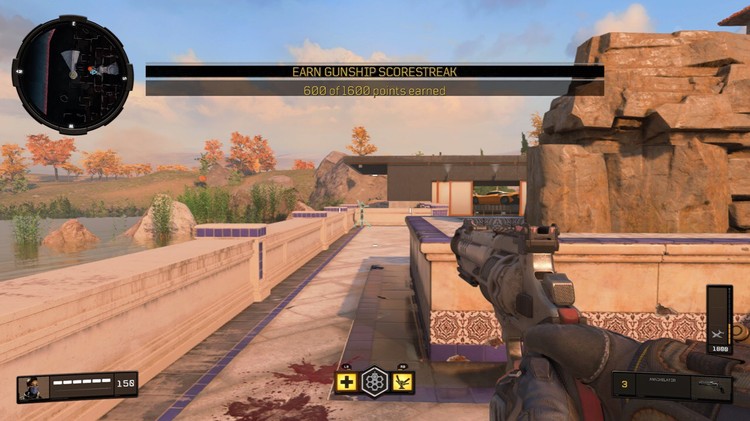The height and width of the screenshot is (421, 750).
Task: Click the circular minimap radar
Action: click(x=72, y=74)
